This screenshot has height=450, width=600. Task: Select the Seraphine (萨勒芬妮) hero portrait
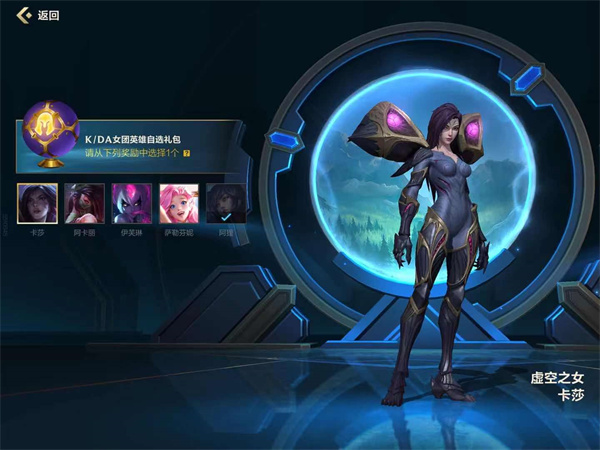(179, 203)
